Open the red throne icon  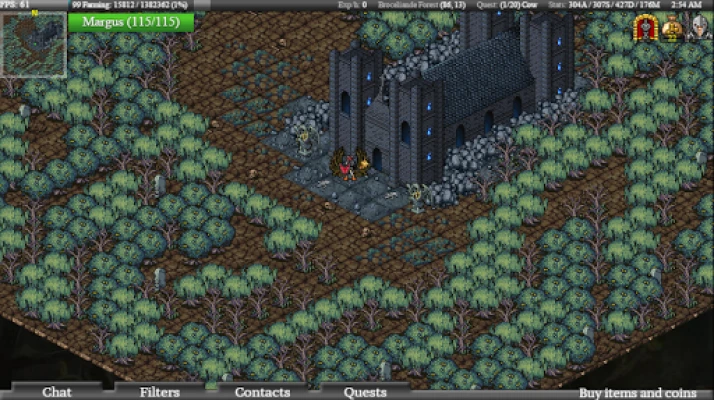645,30
